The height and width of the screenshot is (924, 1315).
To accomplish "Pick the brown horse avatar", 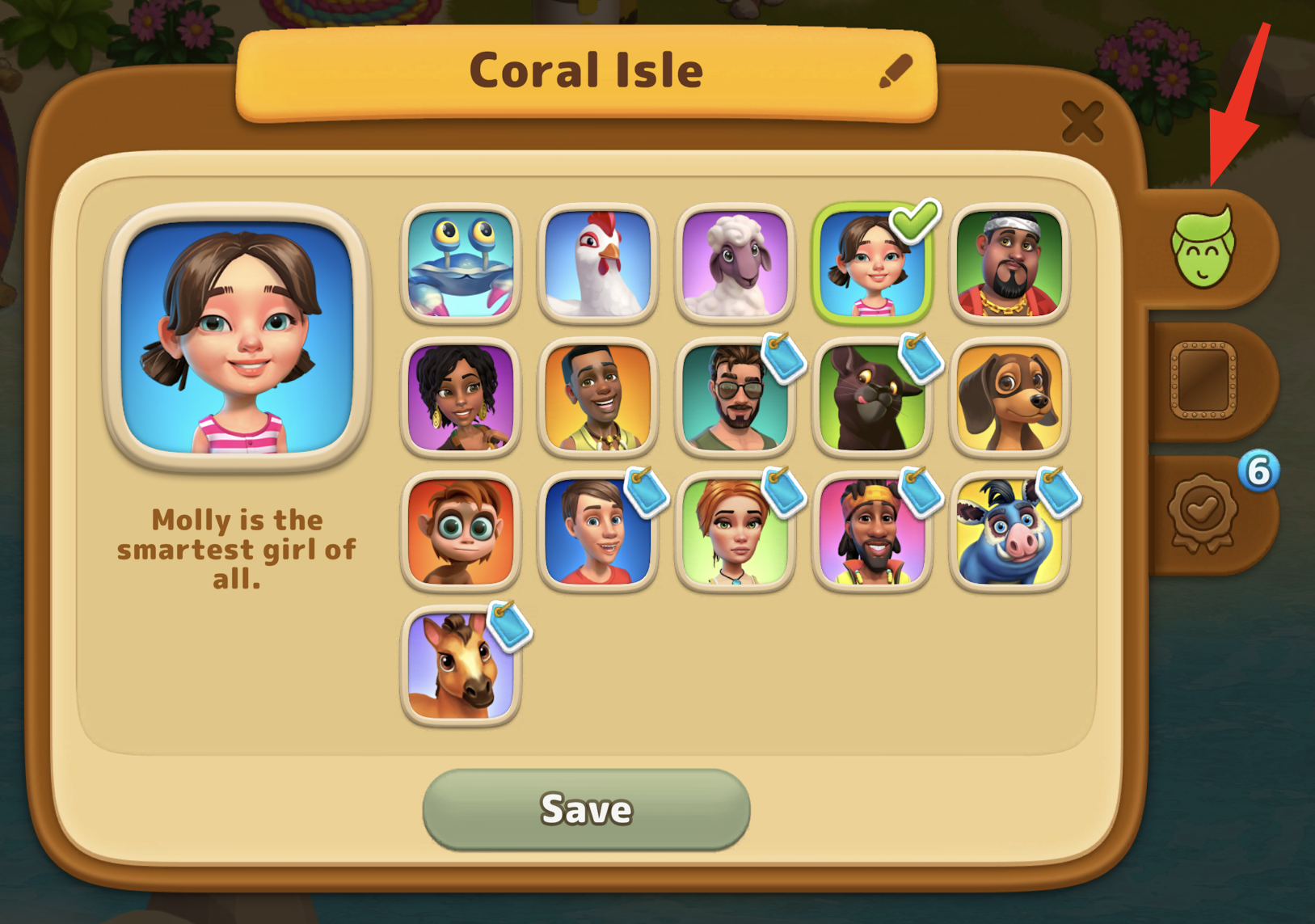I will coord(461,665).
